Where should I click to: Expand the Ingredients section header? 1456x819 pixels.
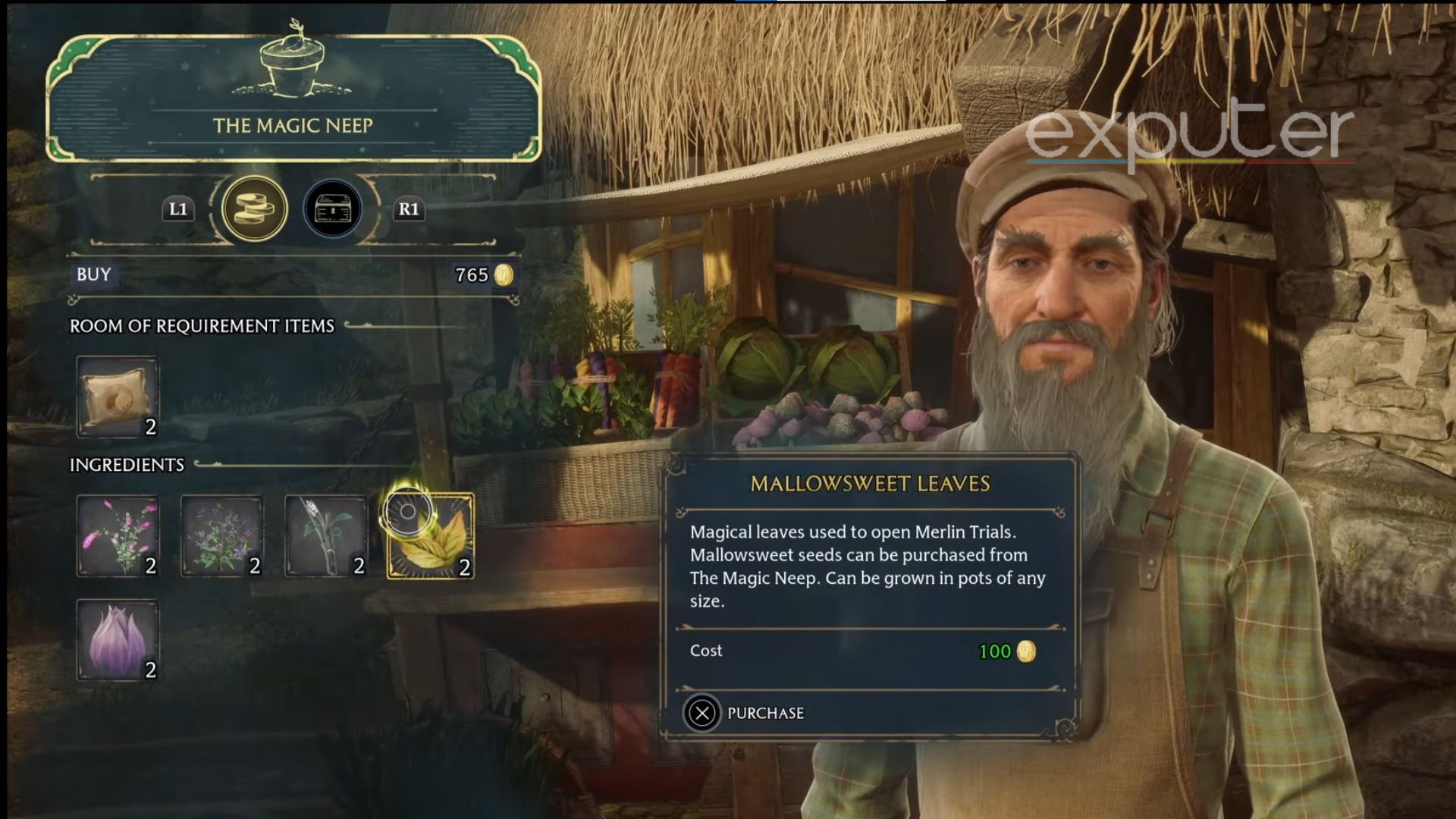pos(127,465)
